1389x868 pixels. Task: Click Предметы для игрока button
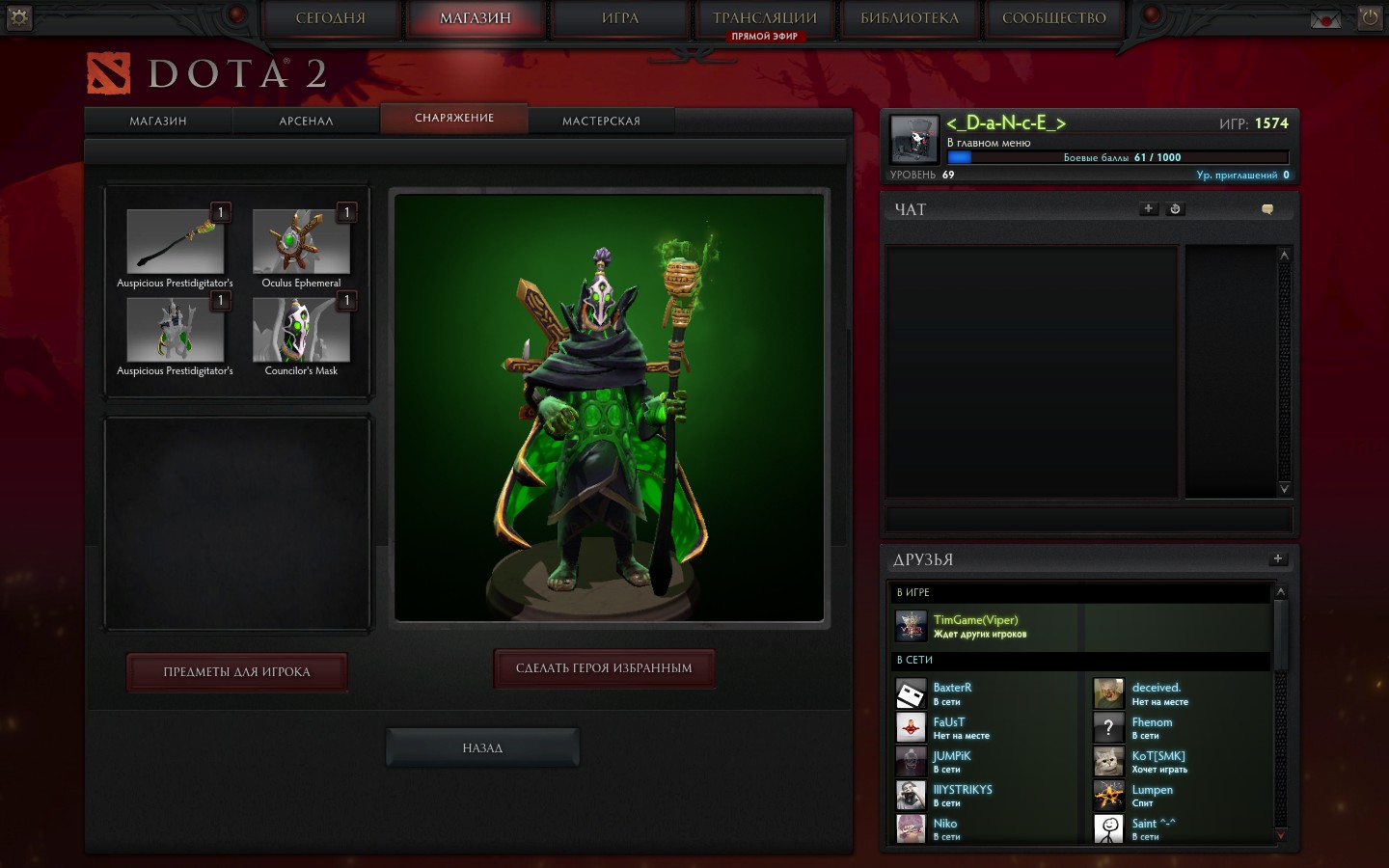(x=236, y=672)
